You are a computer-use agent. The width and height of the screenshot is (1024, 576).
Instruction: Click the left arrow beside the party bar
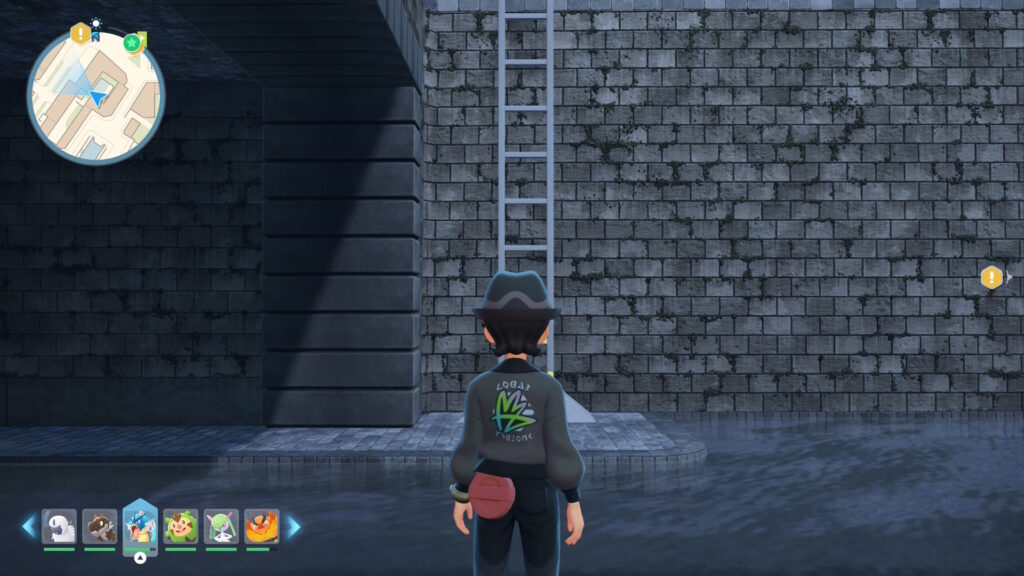(x=28, y=526)
